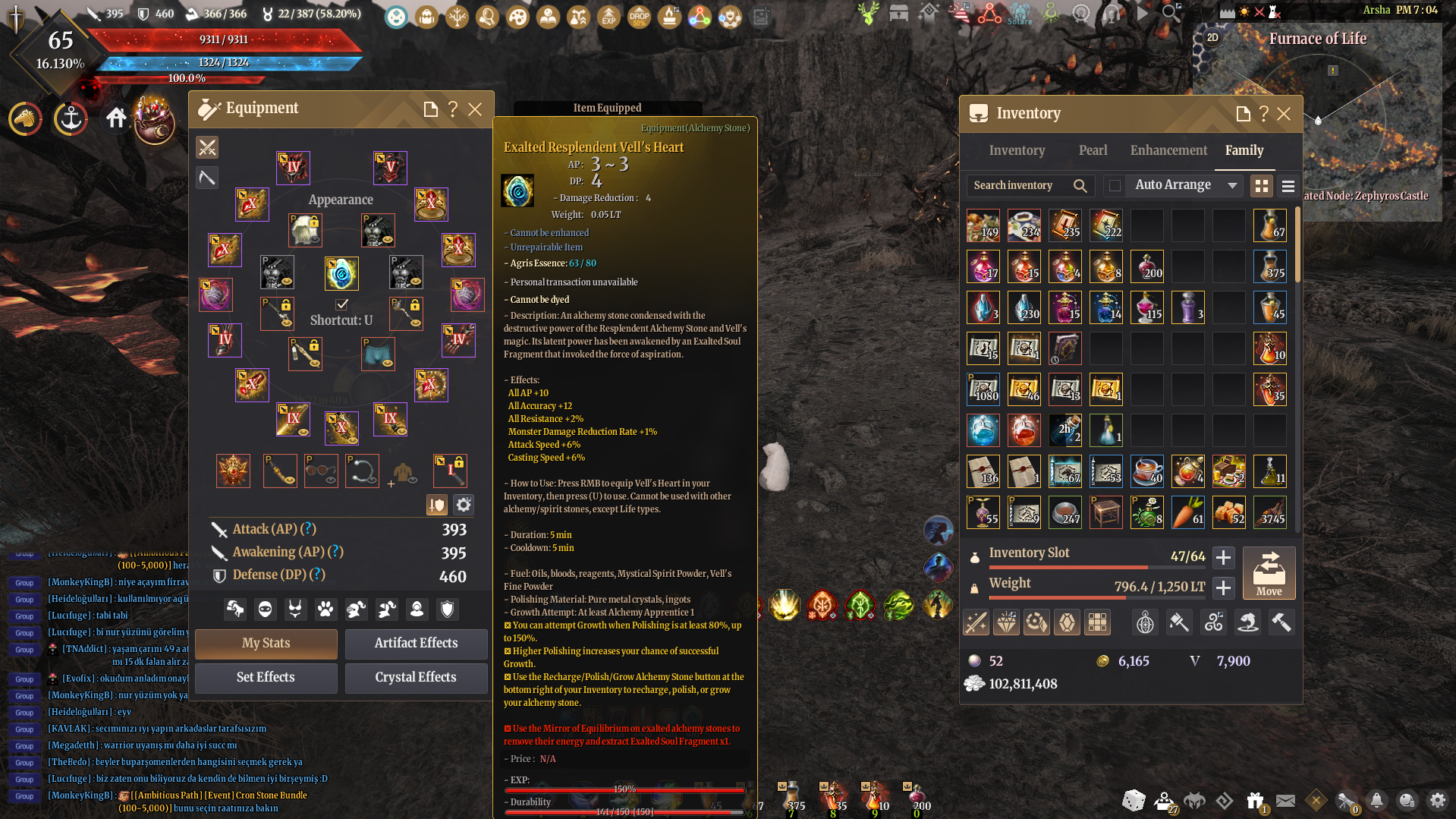Expand inventory slots with plus button
The width and height of the screenshot is (1456, 819).
click(1223, 557)
